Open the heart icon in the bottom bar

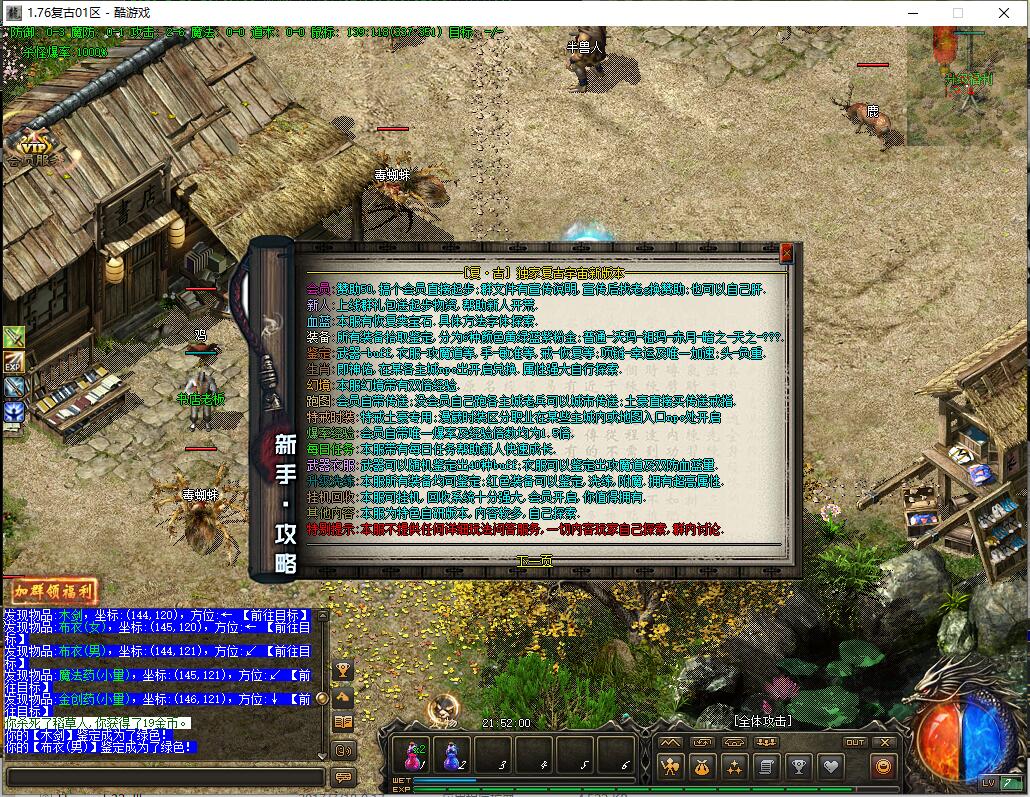(x=830, y=767)
